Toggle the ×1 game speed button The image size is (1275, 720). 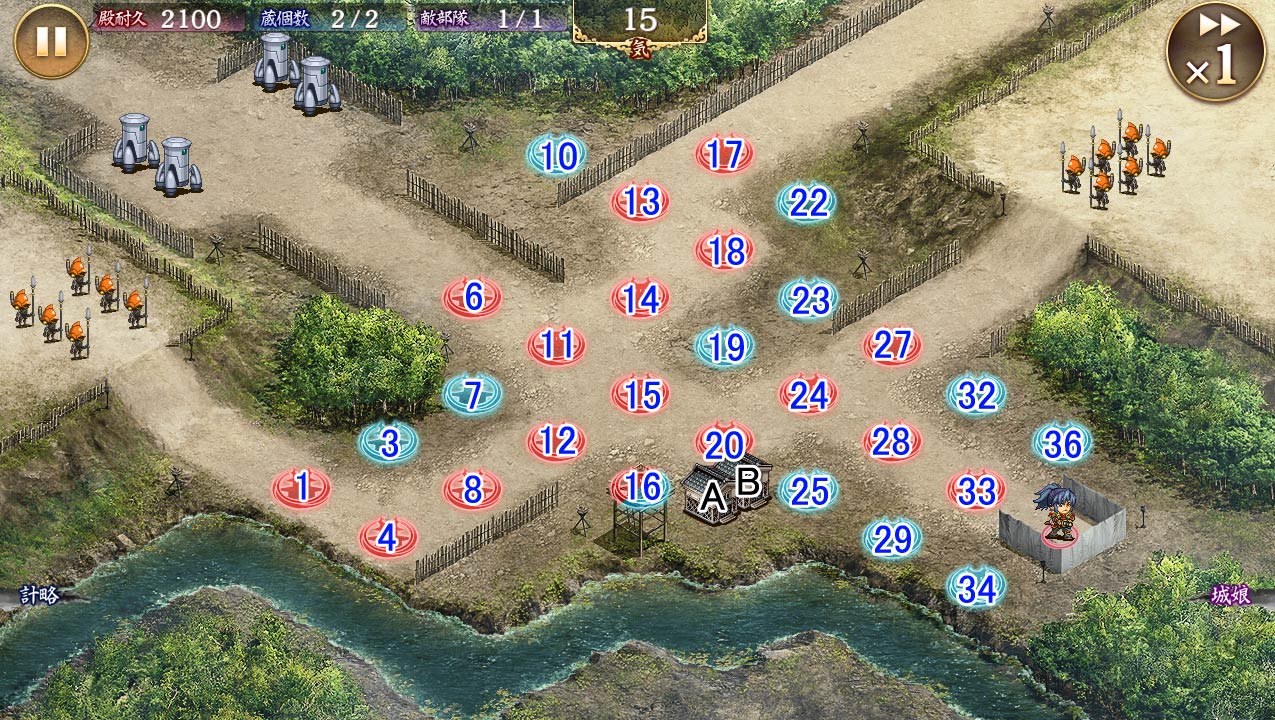coord(1215,52)
